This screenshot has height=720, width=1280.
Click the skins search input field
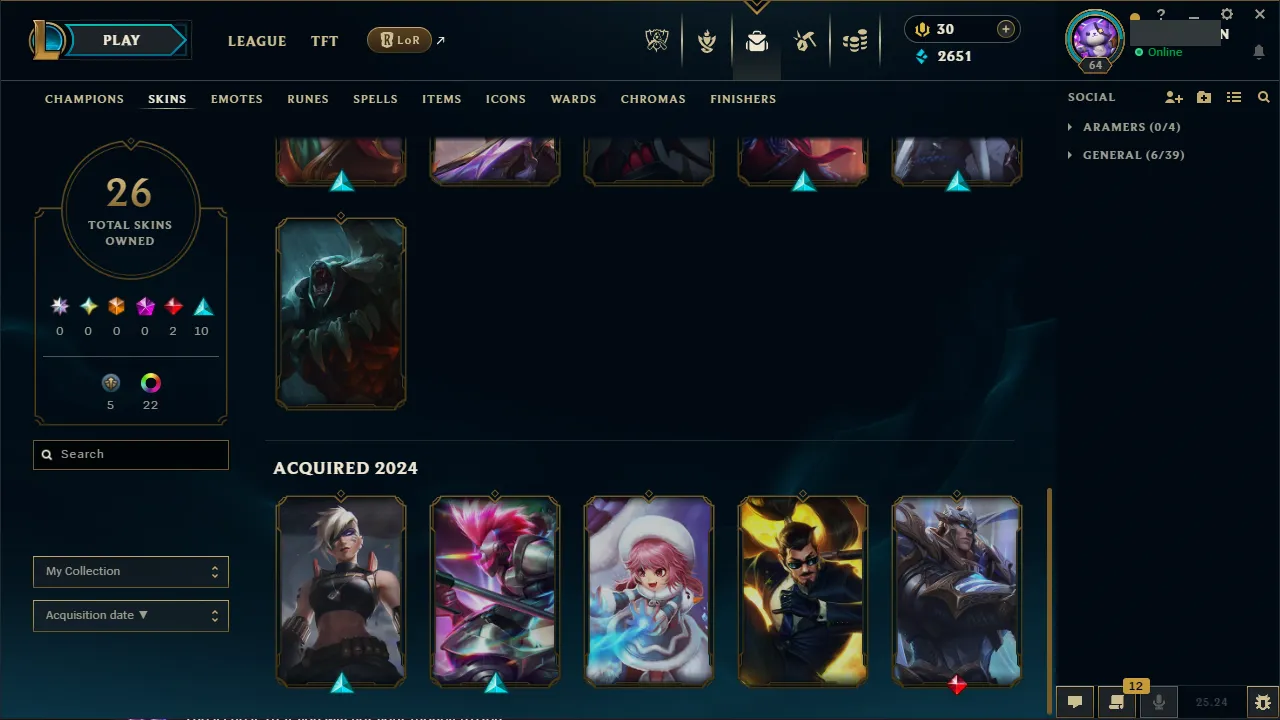(130, 454)
